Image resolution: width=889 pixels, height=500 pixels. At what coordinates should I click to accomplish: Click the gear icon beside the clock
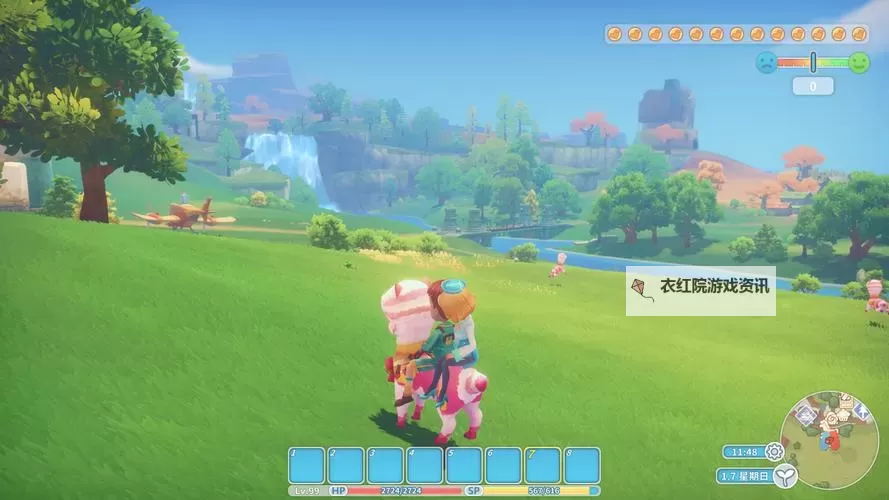[774, 452]
